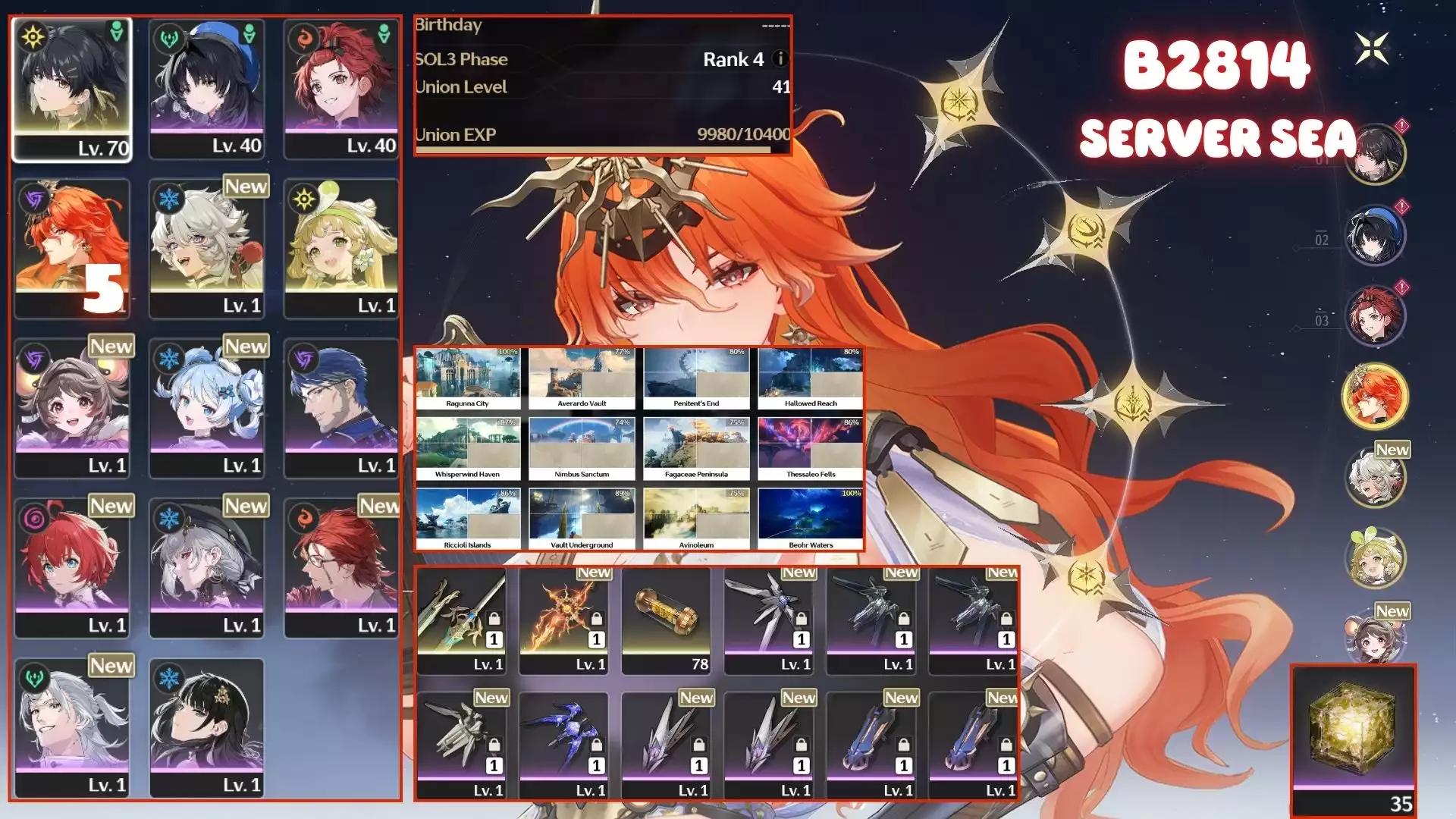1456x819 pixels.
Task: Select the Lv. 70 black-haired character card
Action: pos(72,89)
